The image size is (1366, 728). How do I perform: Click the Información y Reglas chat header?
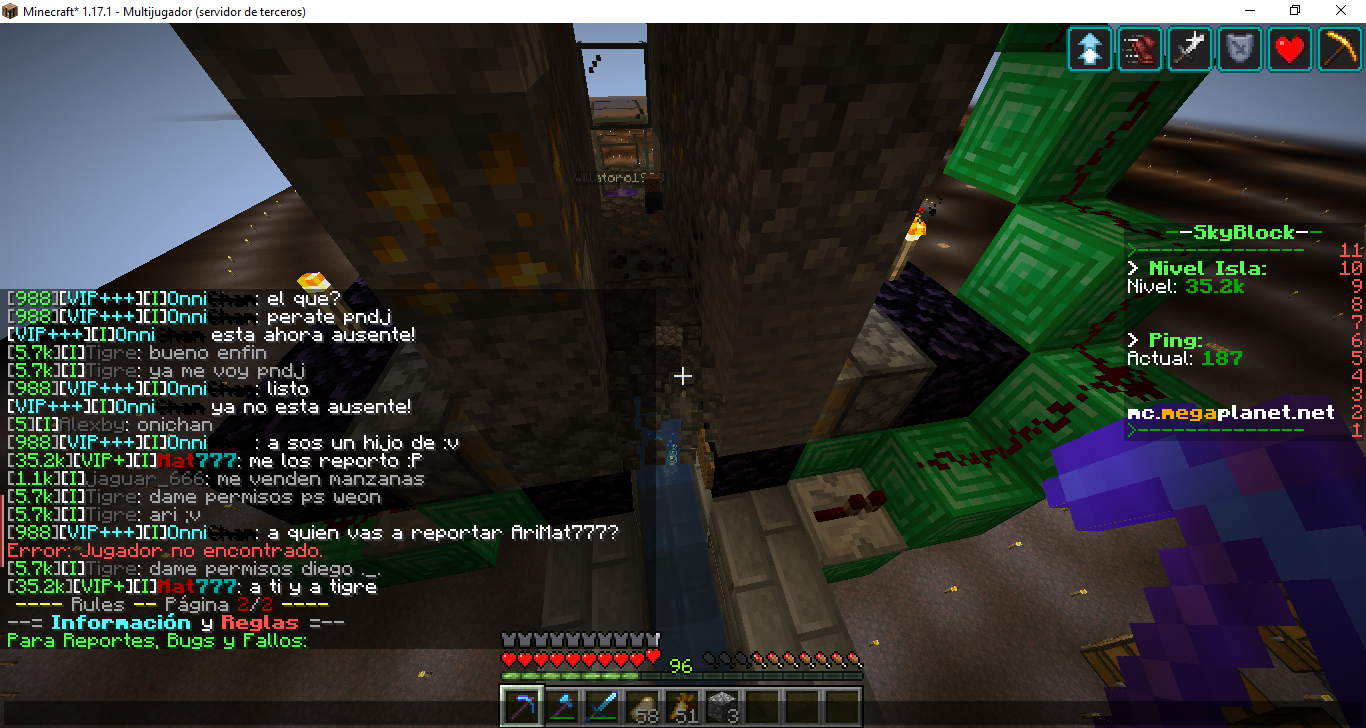(x=176, y=623)
